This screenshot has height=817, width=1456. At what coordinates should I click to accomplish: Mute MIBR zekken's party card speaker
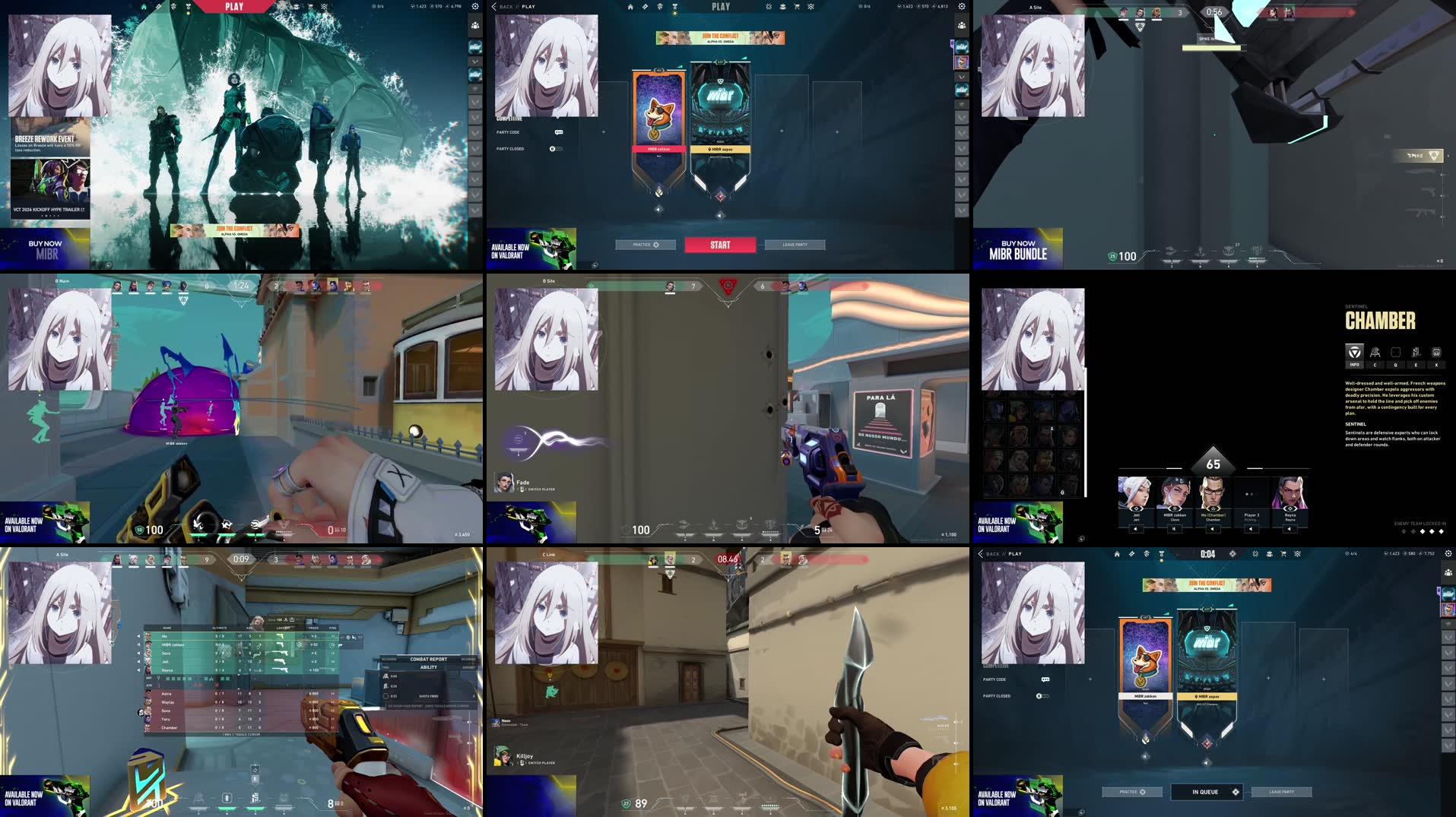tap(658, 210)
